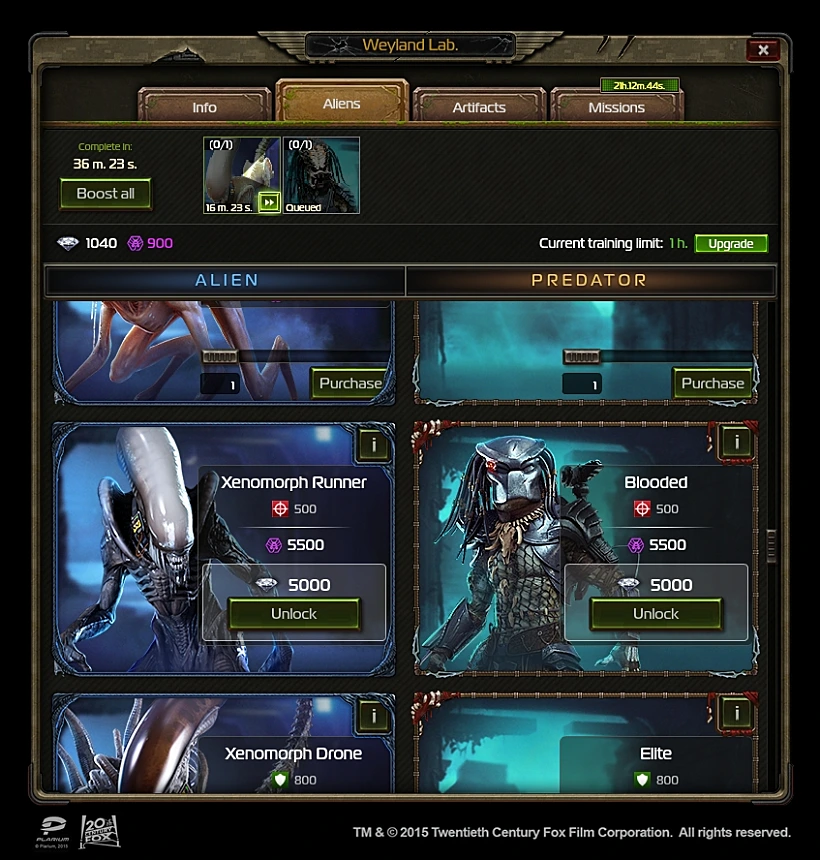Close the Weyland Lab window
The image size is (820, 860).
(763, 49)
